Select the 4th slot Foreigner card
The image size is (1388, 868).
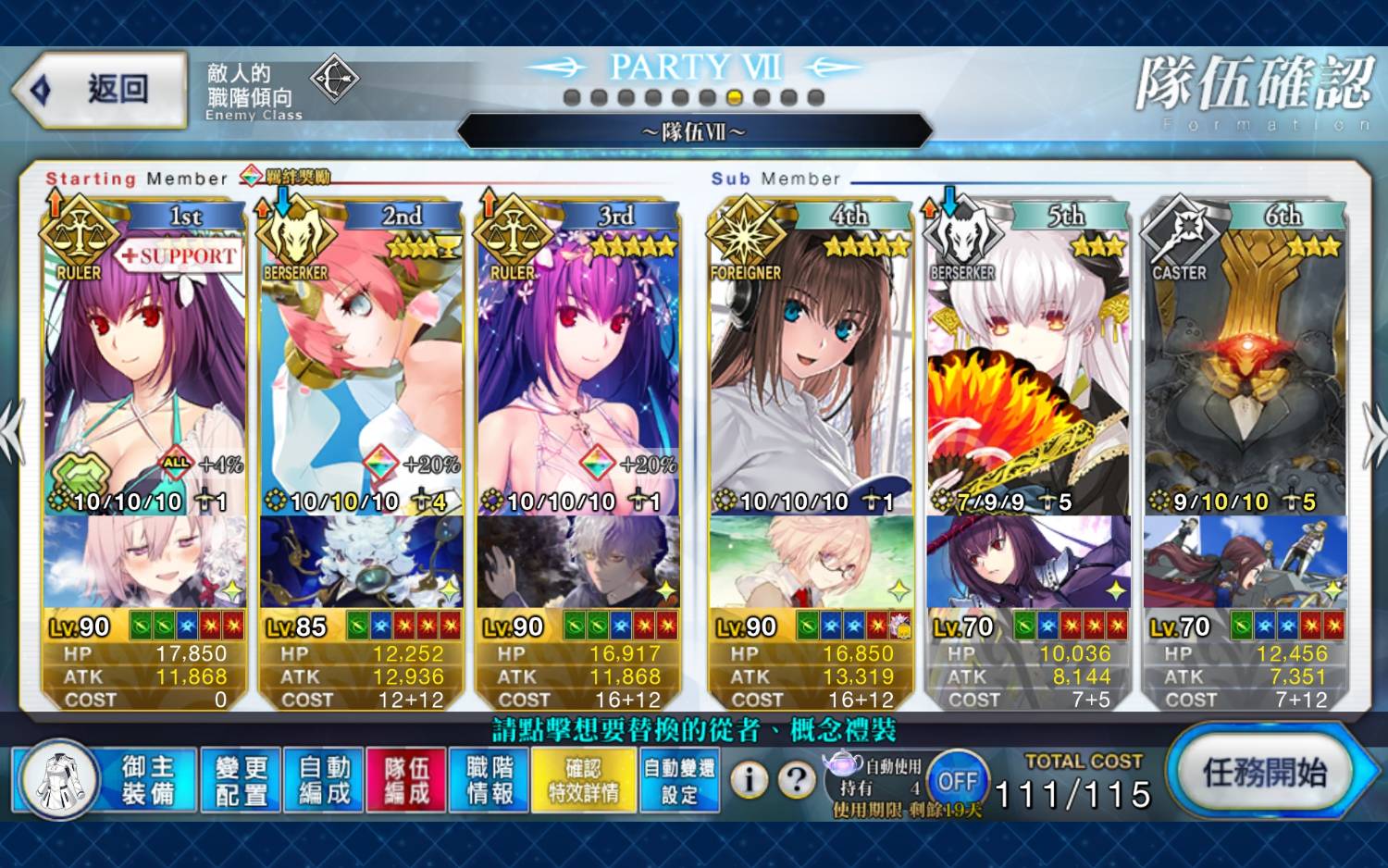(811, 370)
